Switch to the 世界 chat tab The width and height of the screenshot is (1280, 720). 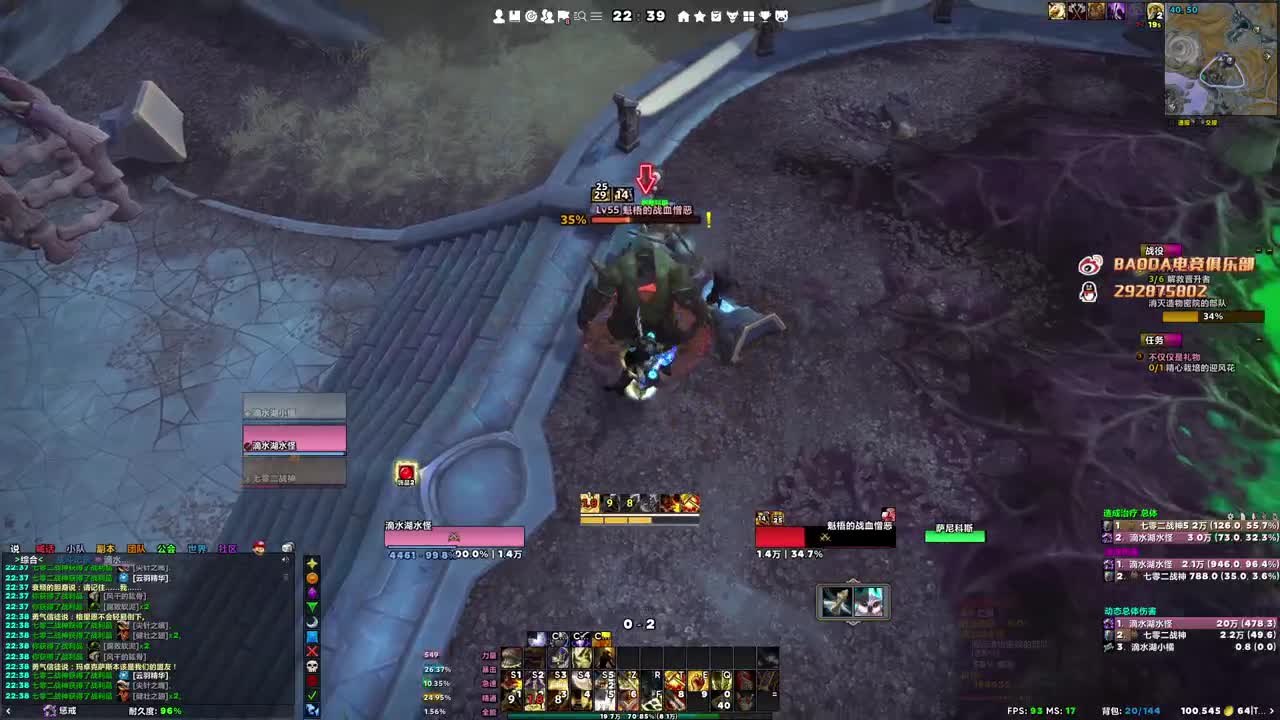tap(198, 549)
